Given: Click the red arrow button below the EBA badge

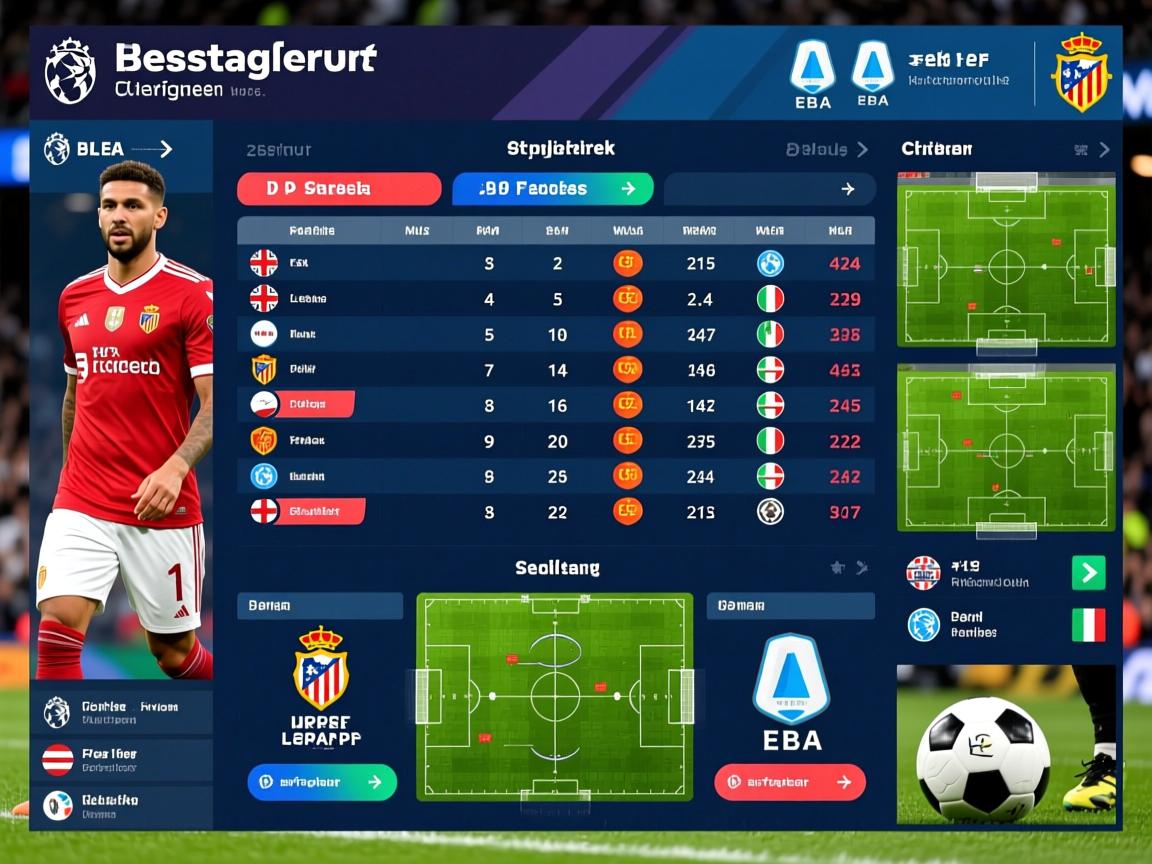Looking at the screenshot, I should tap(790, 782).
